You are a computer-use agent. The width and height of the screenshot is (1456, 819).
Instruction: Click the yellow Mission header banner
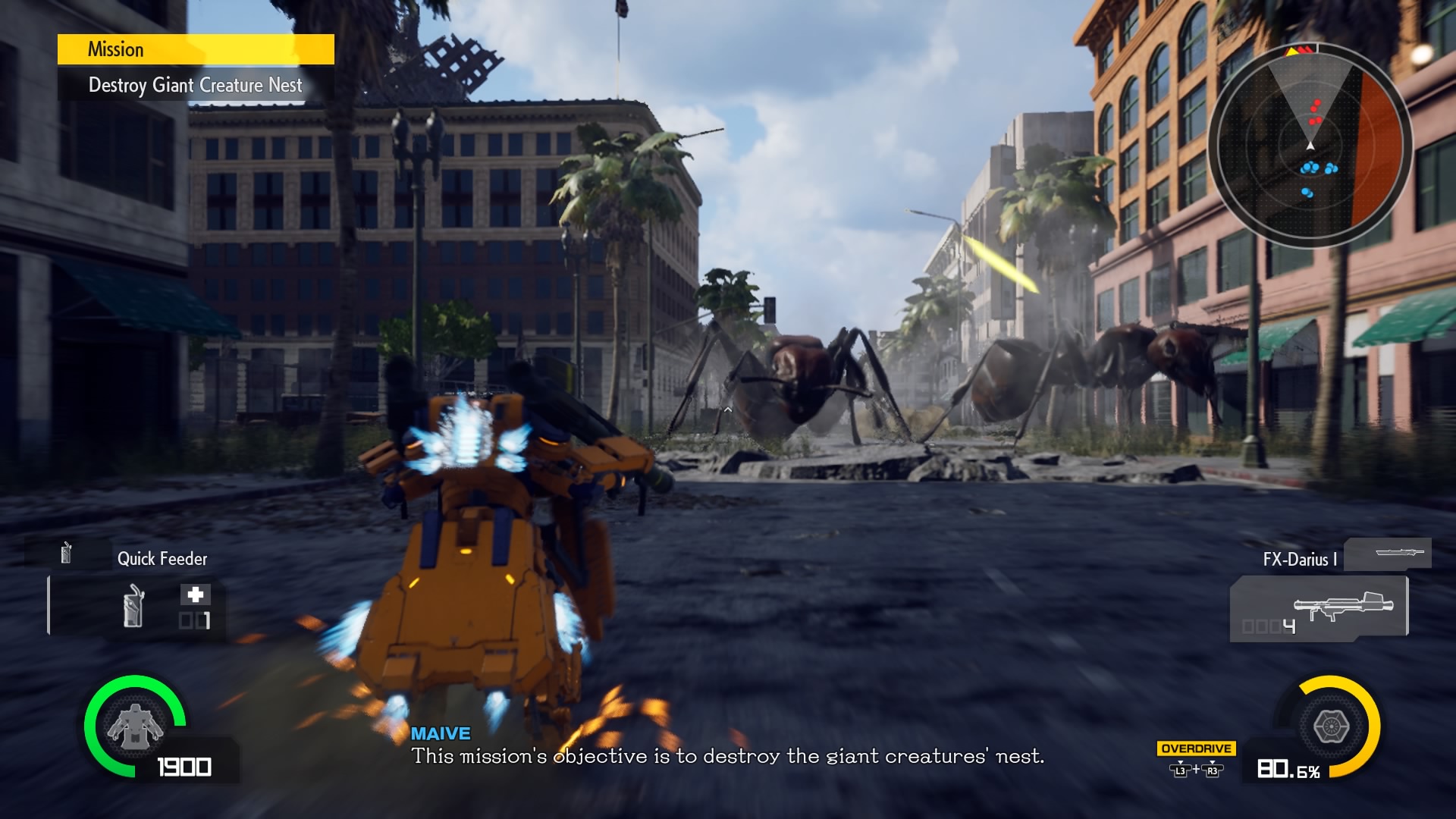196,49
